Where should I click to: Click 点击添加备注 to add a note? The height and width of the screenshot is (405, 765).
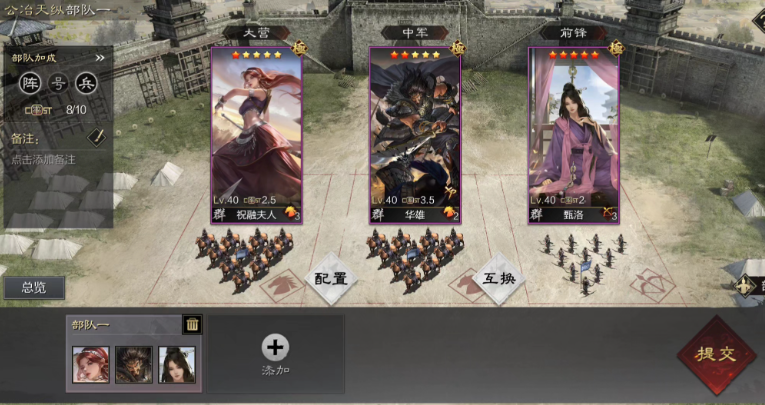[x=44, y=159]
